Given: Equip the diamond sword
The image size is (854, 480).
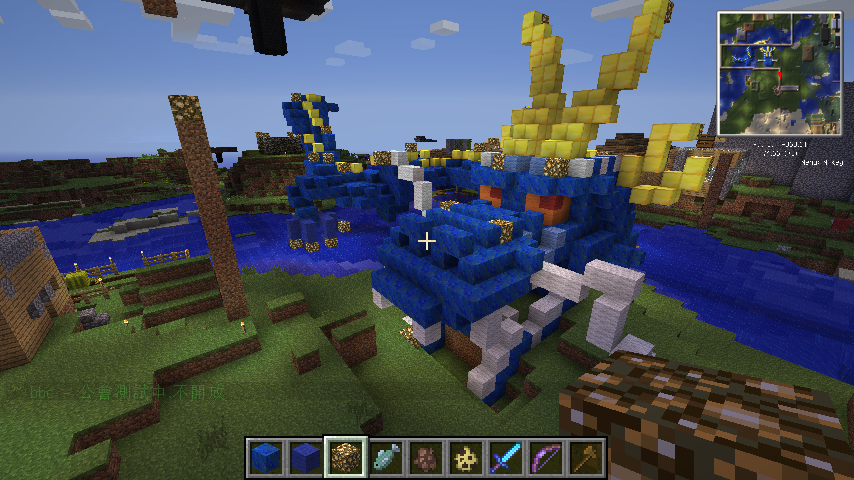Looking at the screenshot, I should [506, 458].
